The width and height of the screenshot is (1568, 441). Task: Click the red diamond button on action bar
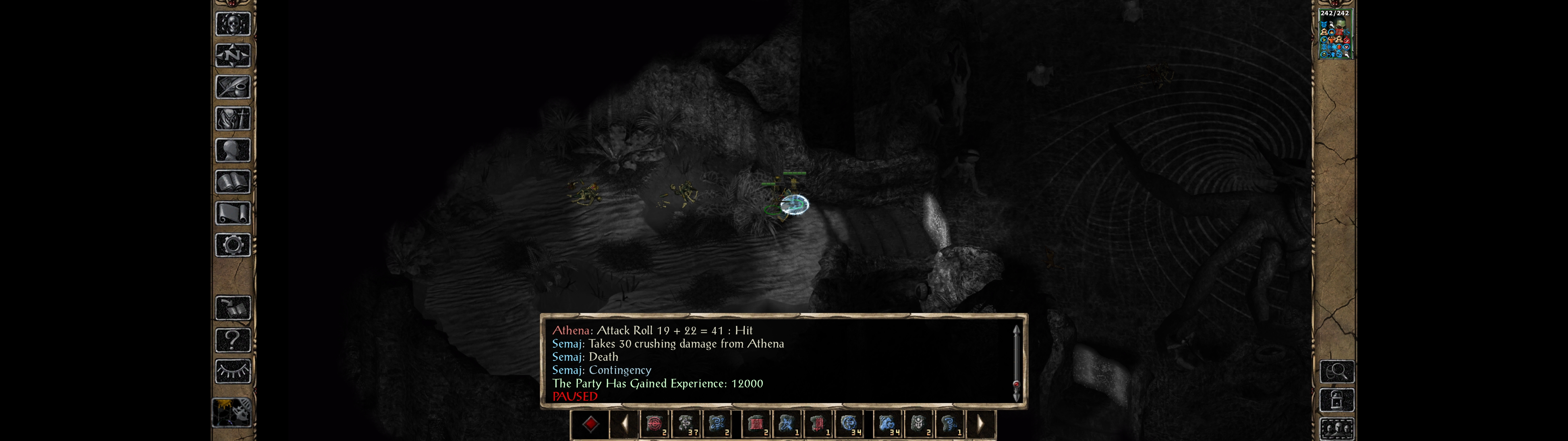[590, 424]
